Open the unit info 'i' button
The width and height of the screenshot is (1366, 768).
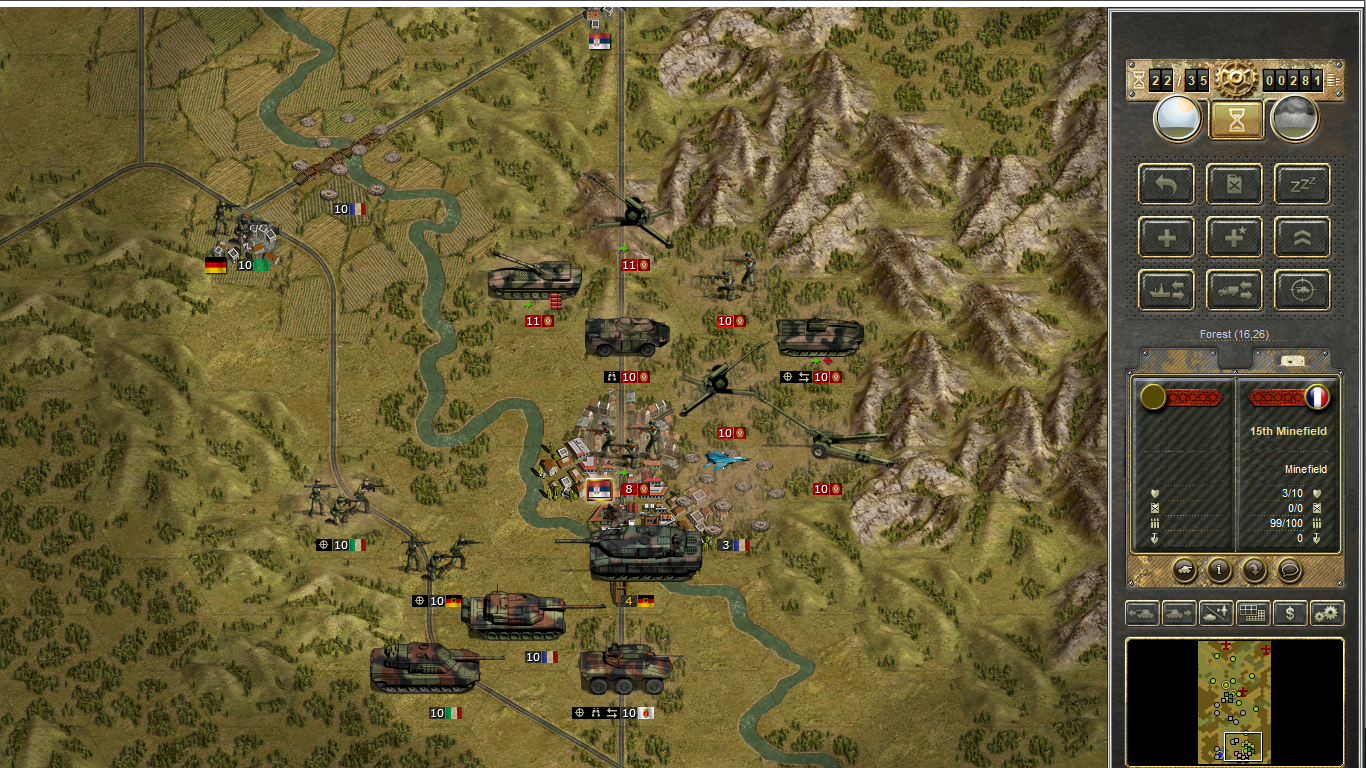(x=1219, y=570)
